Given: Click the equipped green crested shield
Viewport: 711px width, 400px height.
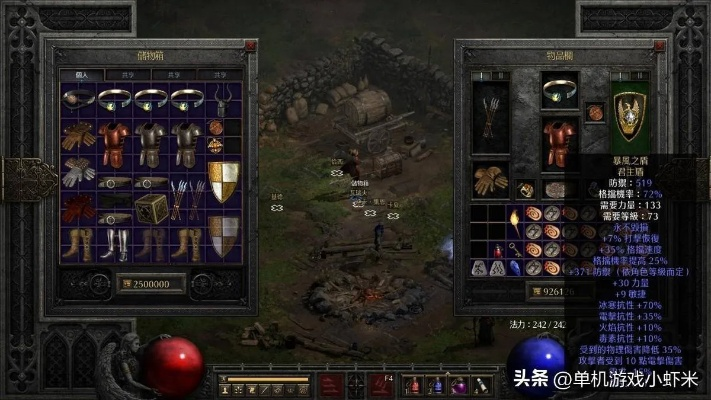Looking at the screenshot, I should pyautogui.click(x=630, y=120).
